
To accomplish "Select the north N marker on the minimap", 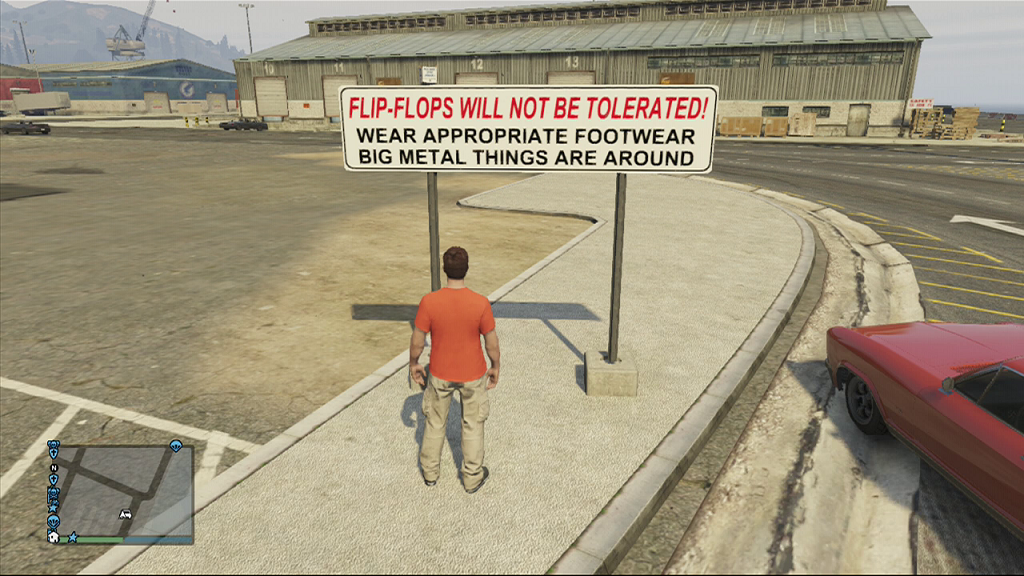I will [x=54, y=467].
